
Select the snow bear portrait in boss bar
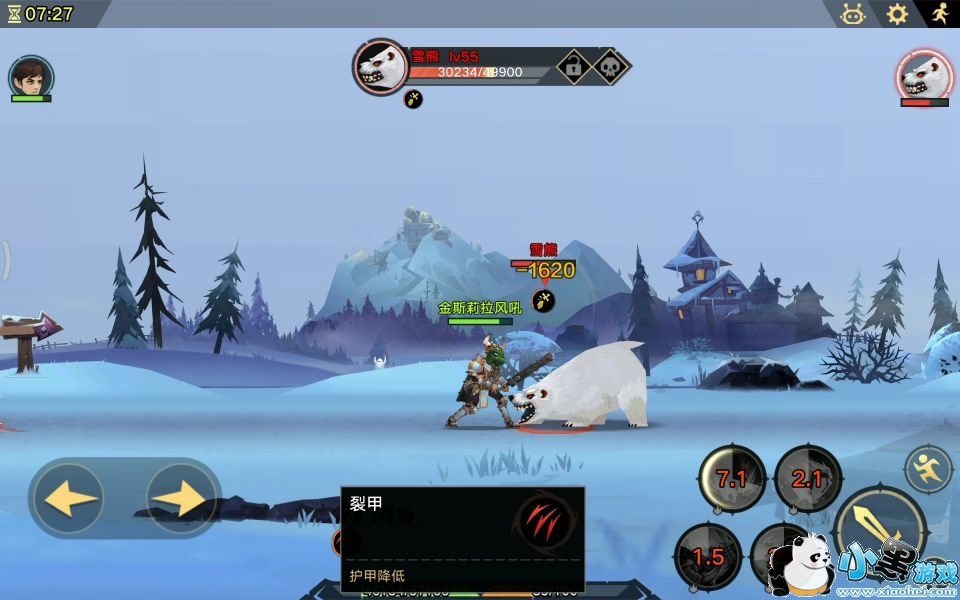381,67
